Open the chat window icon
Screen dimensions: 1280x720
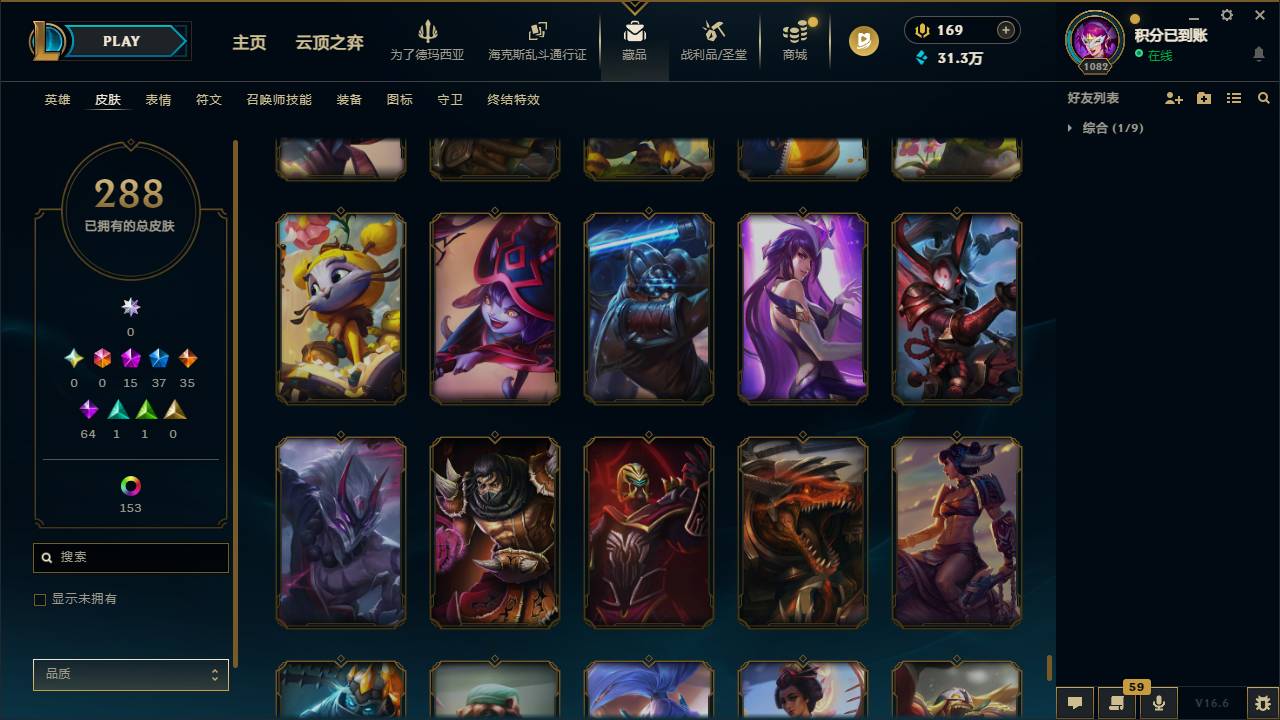(x=1075, y=703)
